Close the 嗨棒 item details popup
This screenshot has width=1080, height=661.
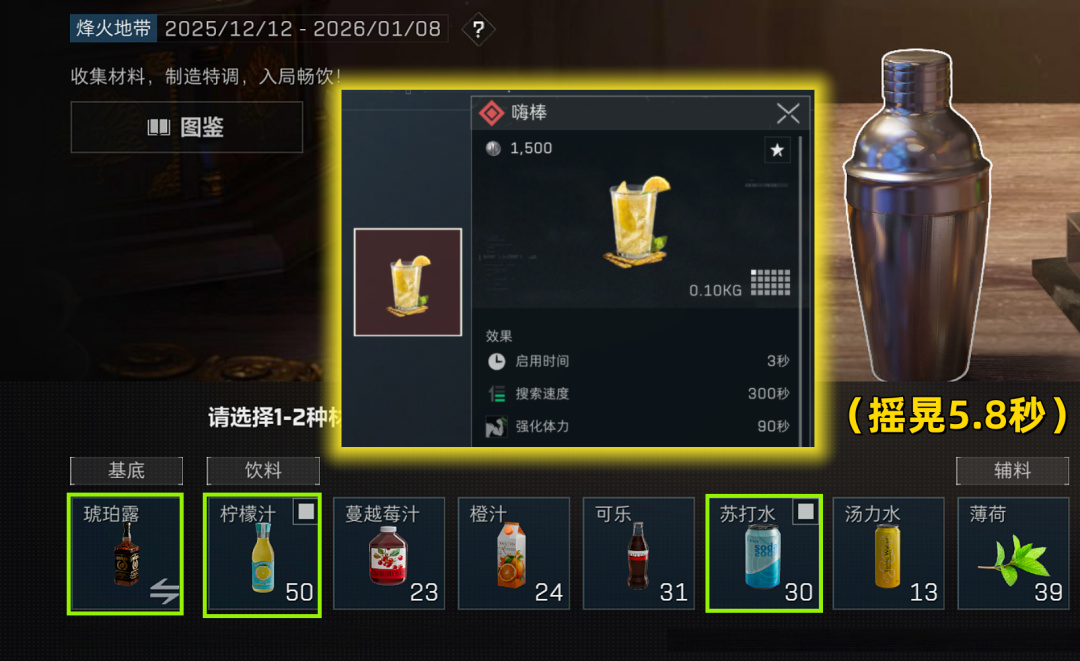coord(788,114)
